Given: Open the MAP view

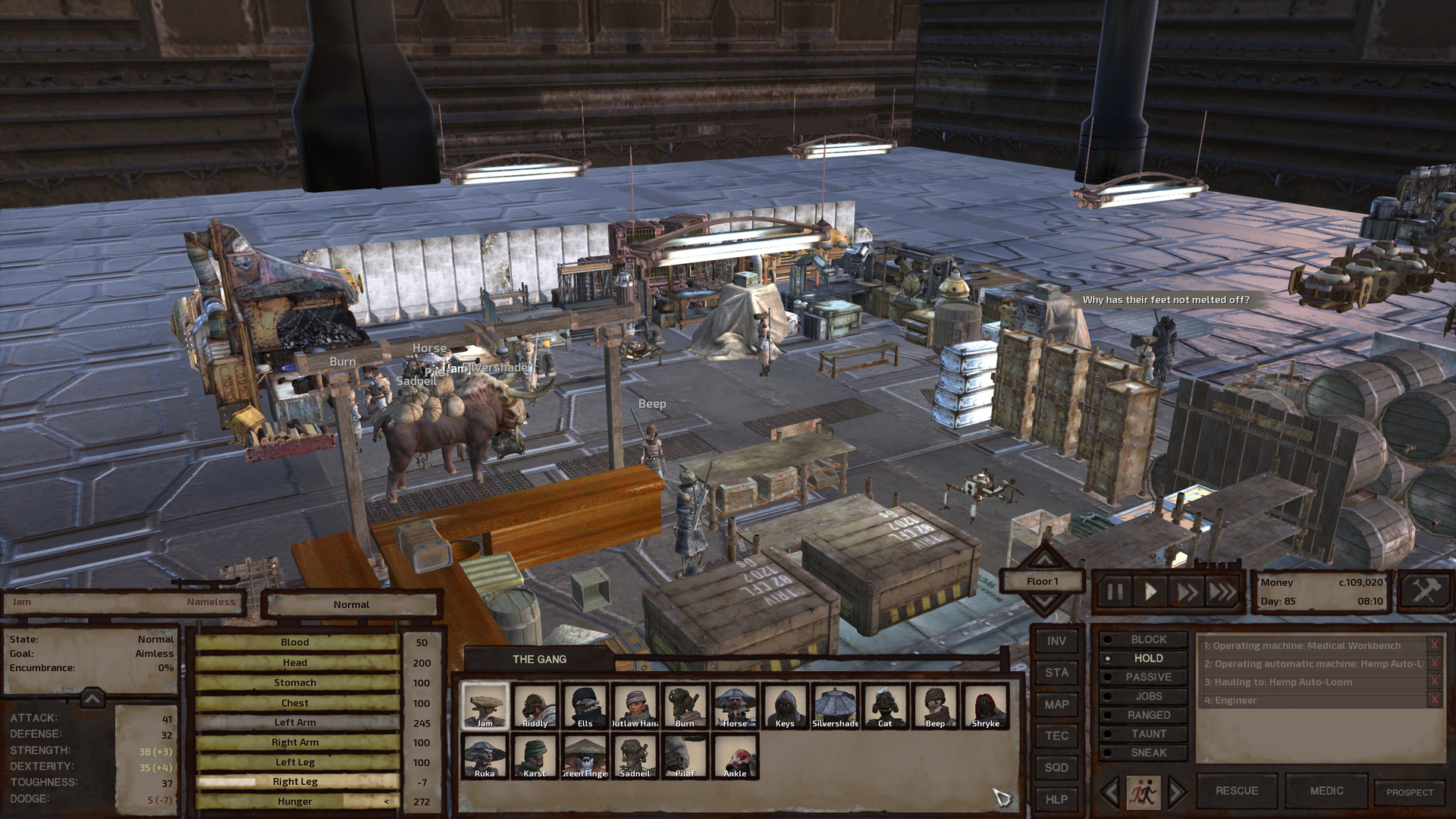Looking at the screenshot, I should coord(1056,704).
